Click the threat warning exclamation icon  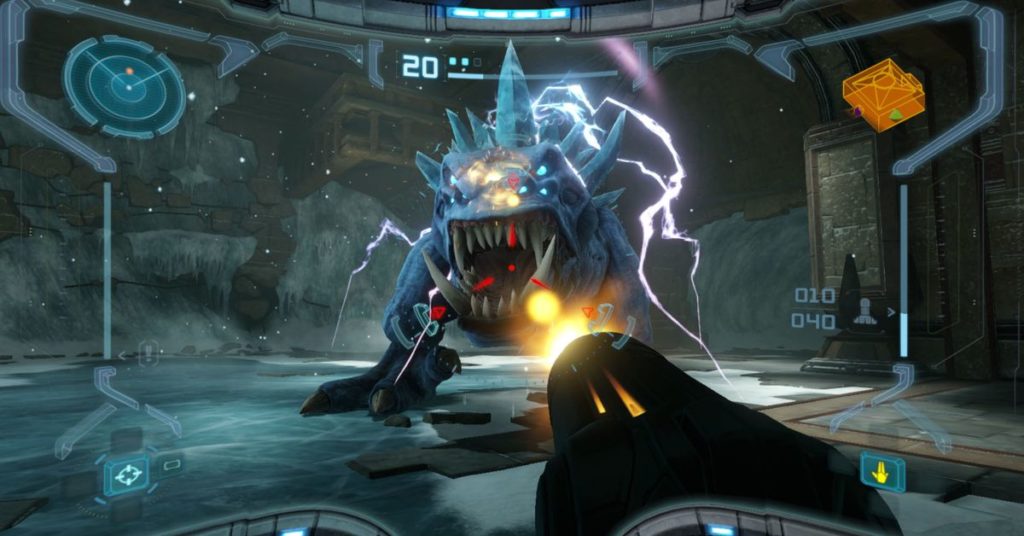pyautogui.click(x=148, y=352)
